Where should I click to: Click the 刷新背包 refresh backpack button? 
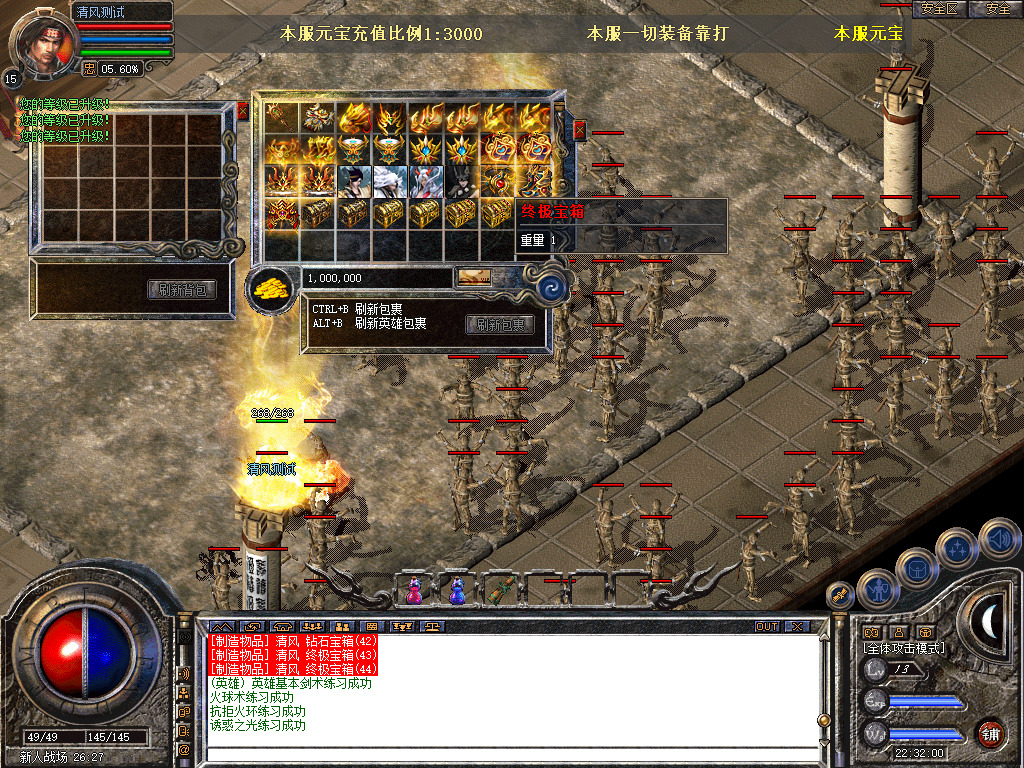[182, 290]
